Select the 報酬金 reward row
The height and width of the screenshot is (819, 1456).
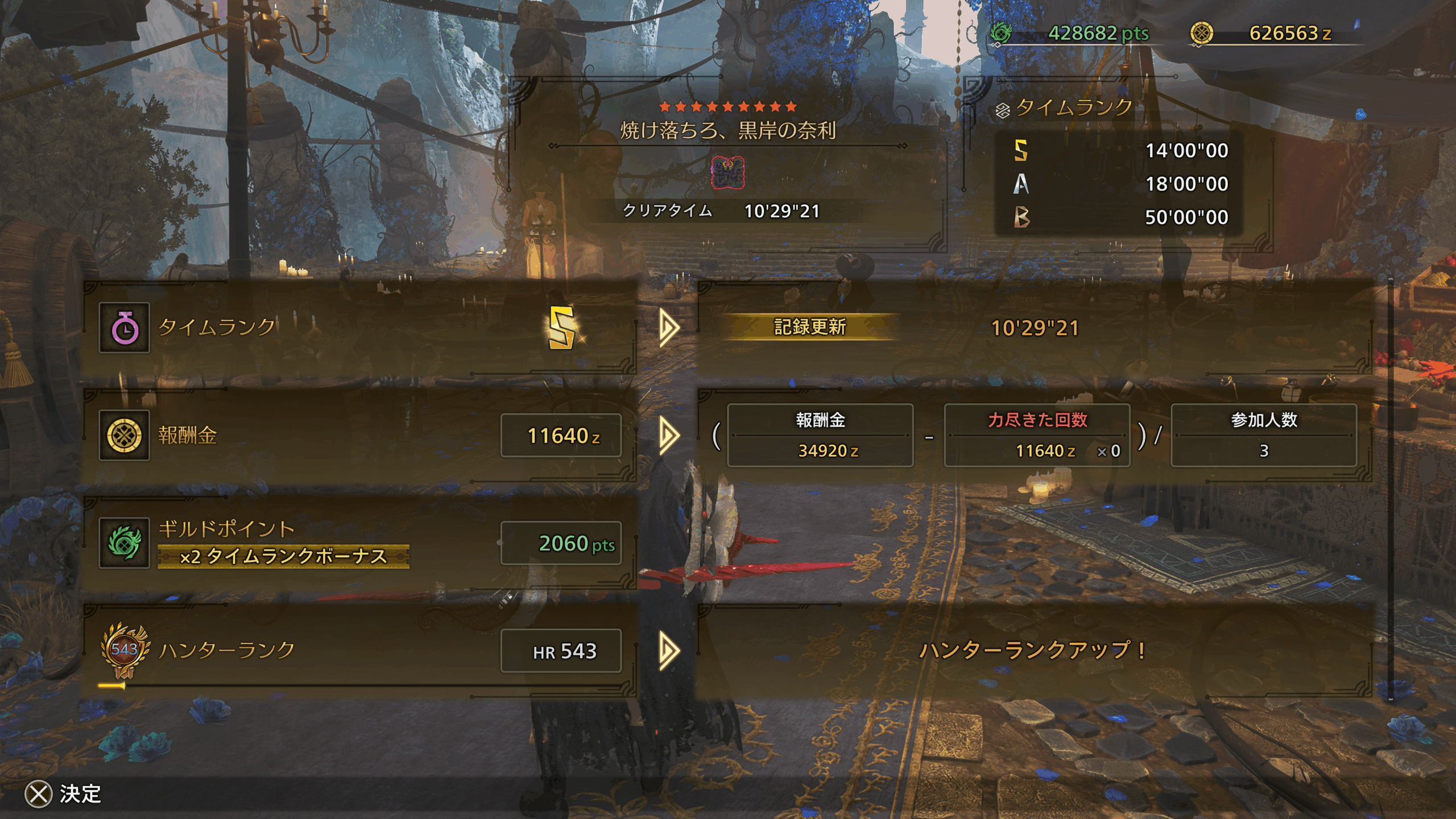point(359,436)
